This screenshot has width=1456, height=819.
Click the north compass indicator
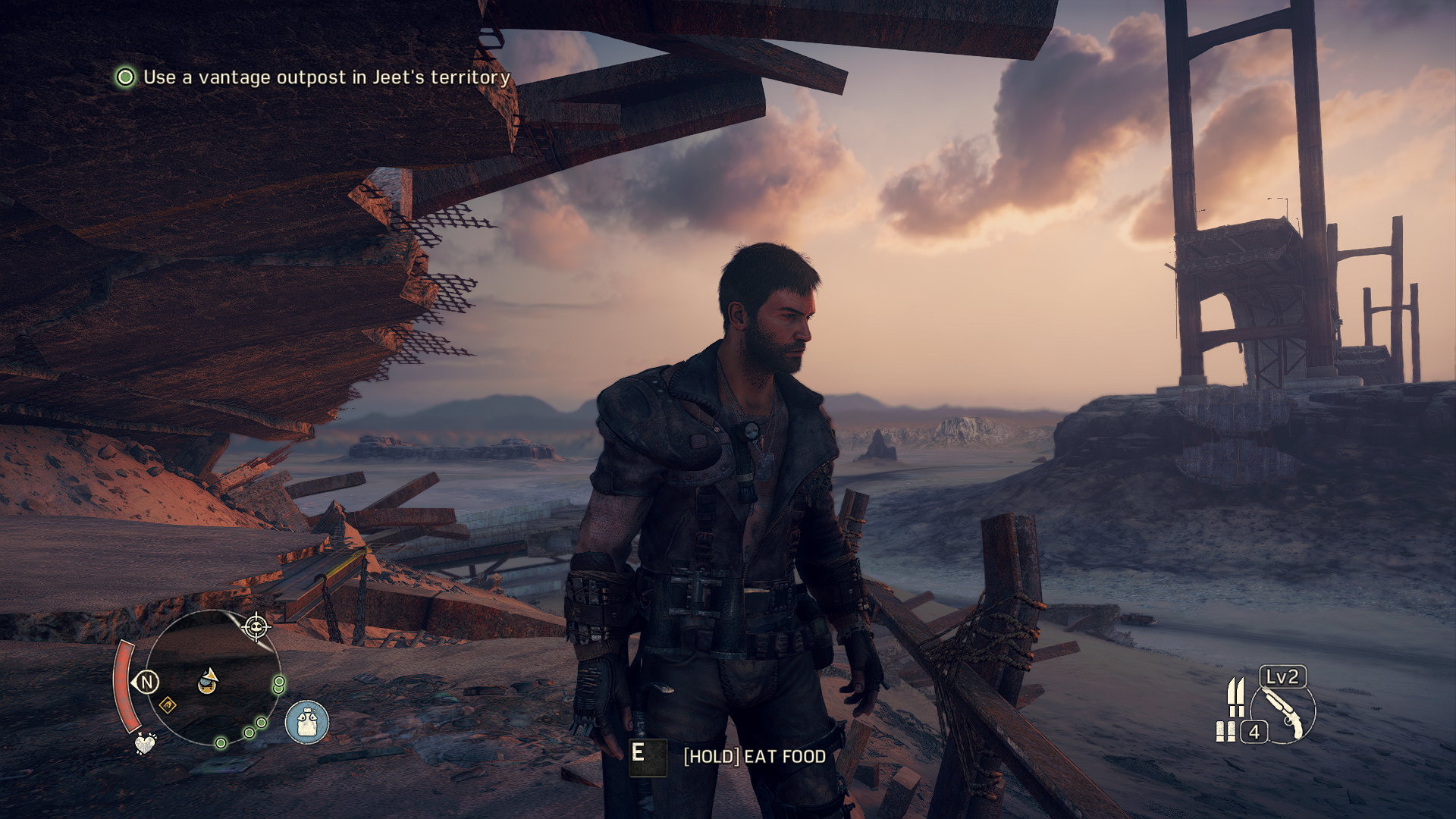point(147,682)
